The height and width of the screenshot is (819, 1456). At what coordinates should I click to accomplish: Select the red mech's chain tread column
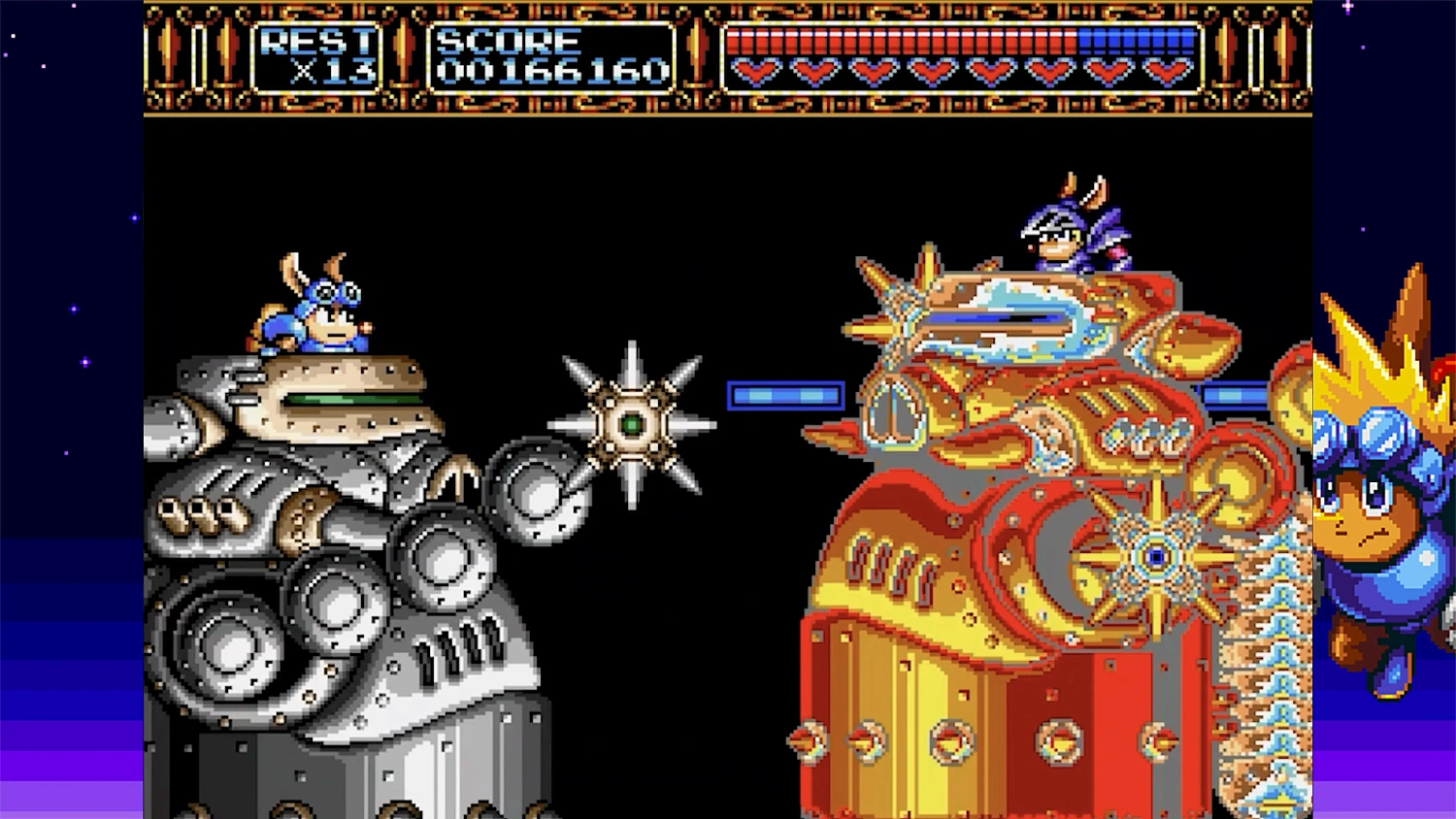(x=1272, y=650)
